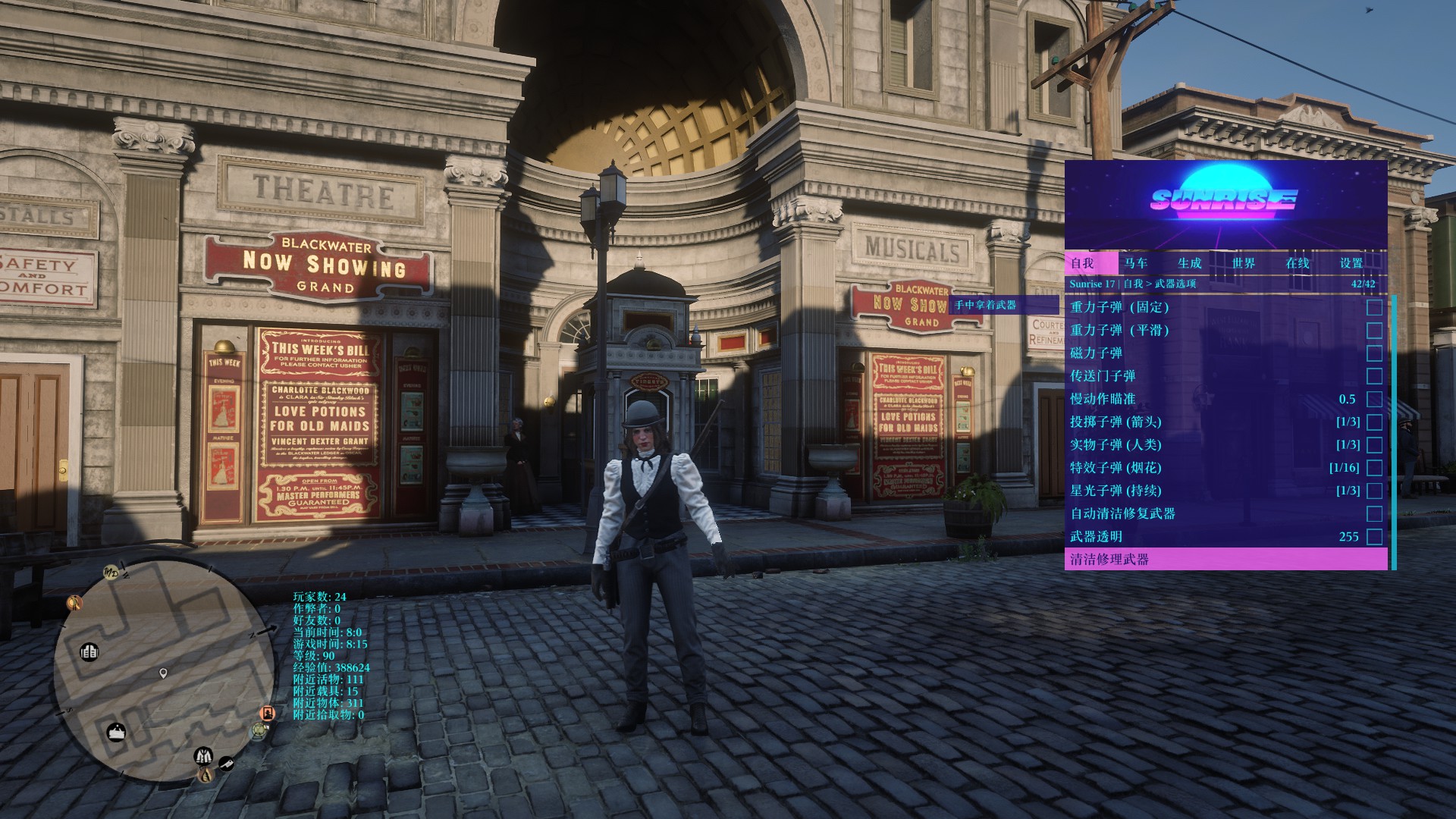Image resolution: width=1456 pixels, height=819 pixels.
Task: Select the 生成 tab
Action: pos(1189,263)
